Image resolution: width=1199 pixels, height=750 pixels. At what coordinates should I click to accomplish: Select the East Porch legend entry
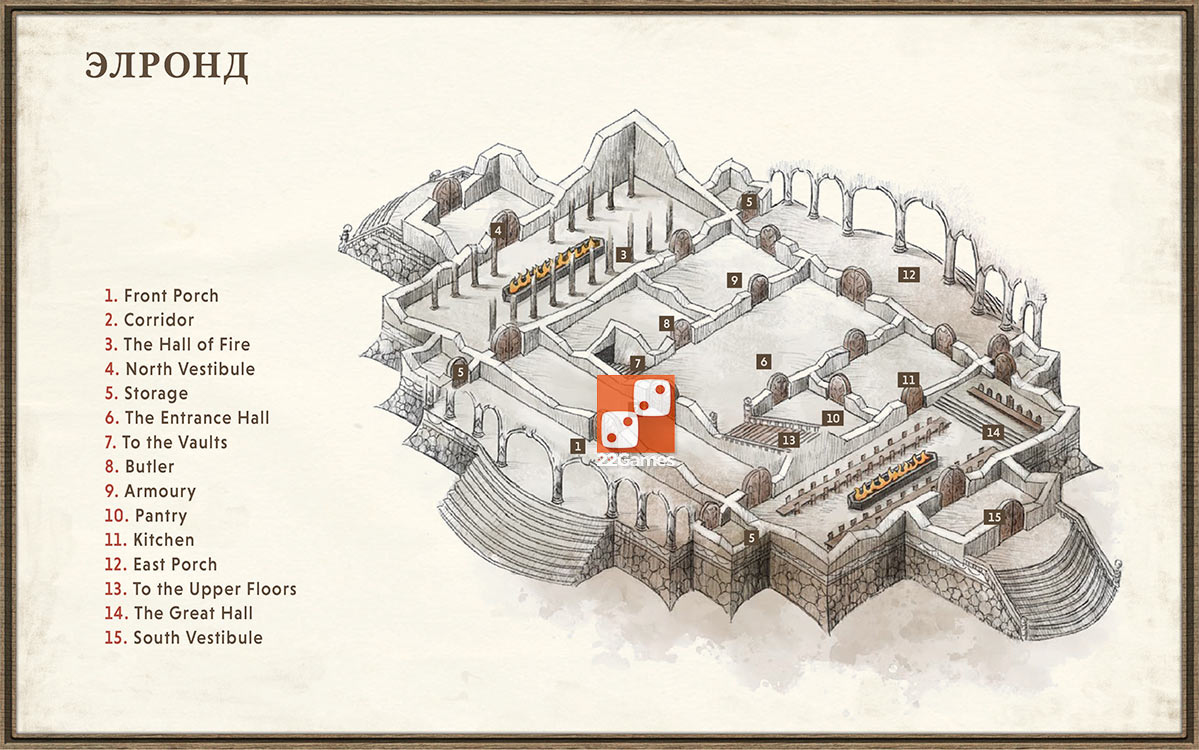click(x=161, y=565)
